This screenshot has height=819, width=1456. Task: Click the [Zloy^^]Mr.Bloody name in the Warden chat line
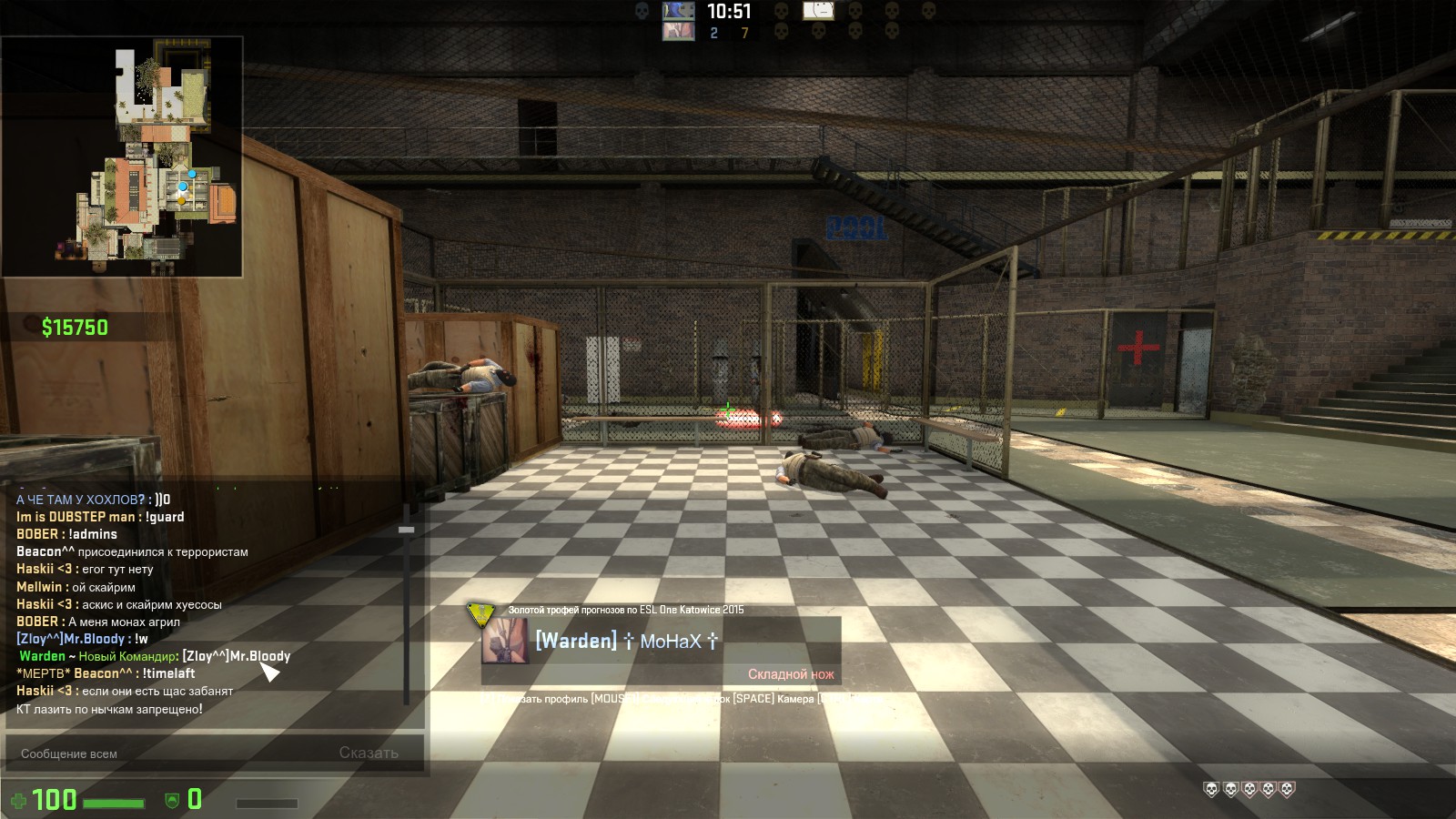(x=236, y=656)
